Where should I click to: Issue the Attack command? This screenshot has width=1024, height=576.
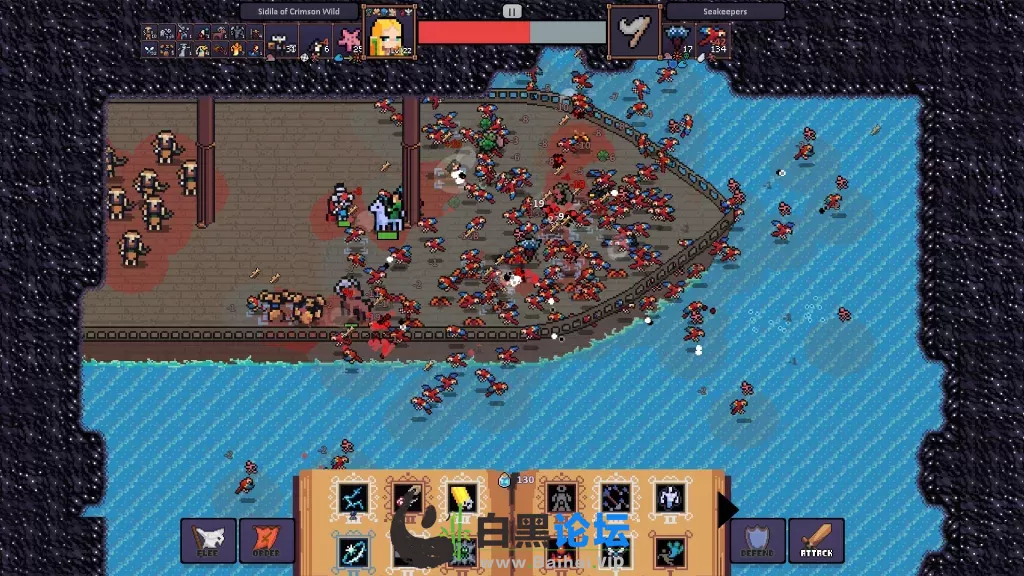816,540
